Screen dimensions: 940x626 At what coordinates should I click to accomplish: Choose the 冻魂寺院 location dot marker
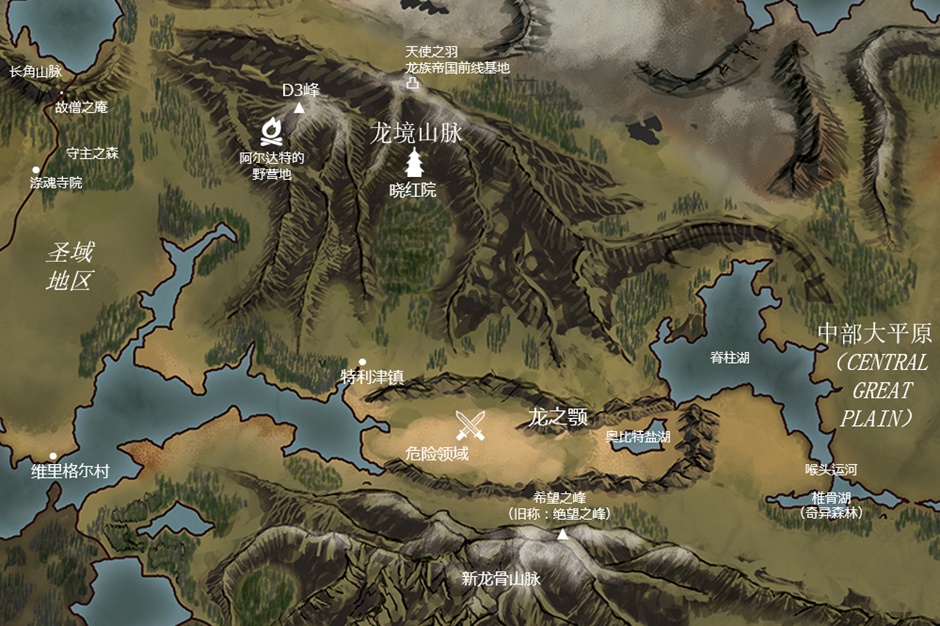(36, 170)
